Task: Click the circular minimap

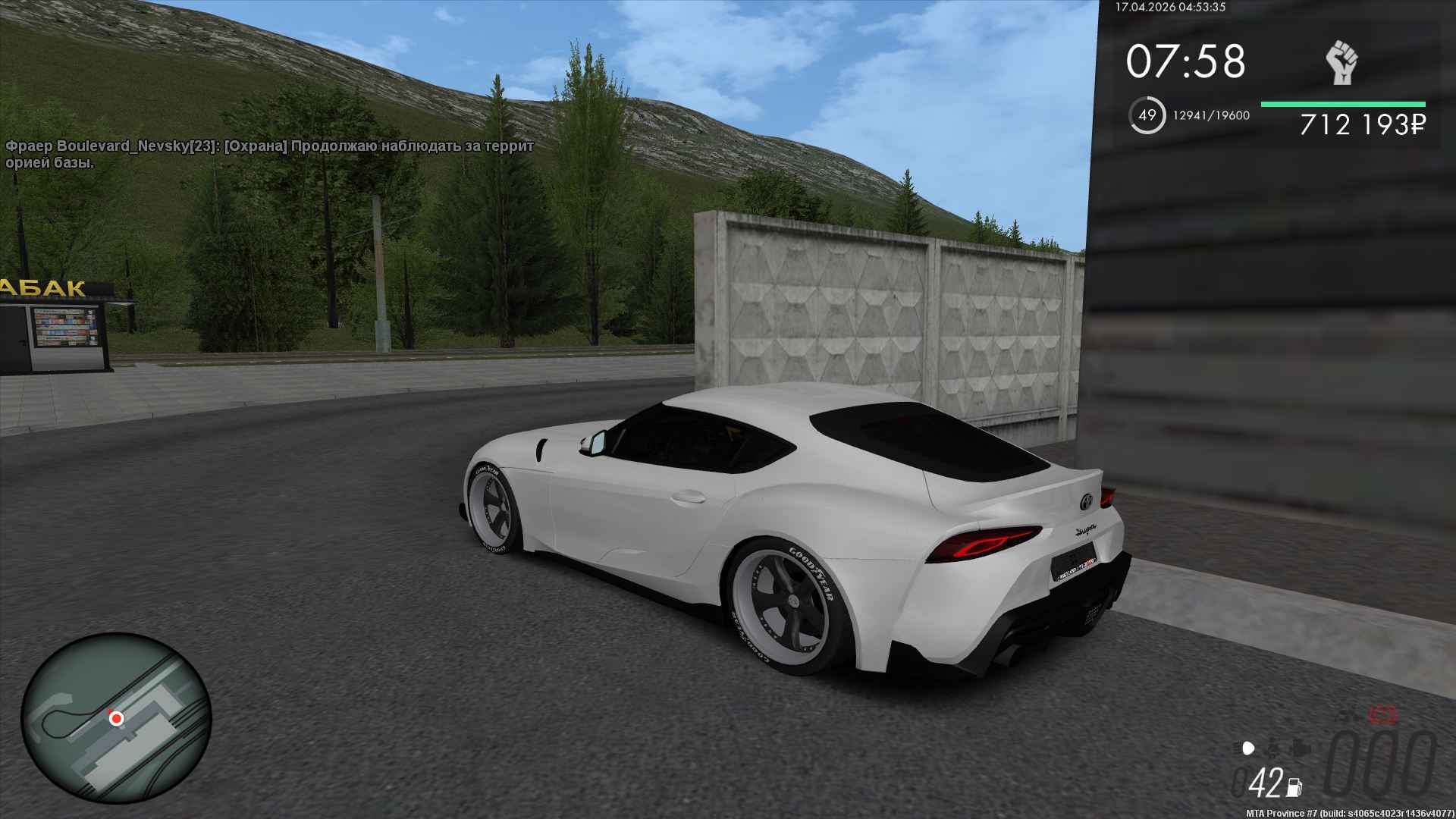Action: point(116,719)
